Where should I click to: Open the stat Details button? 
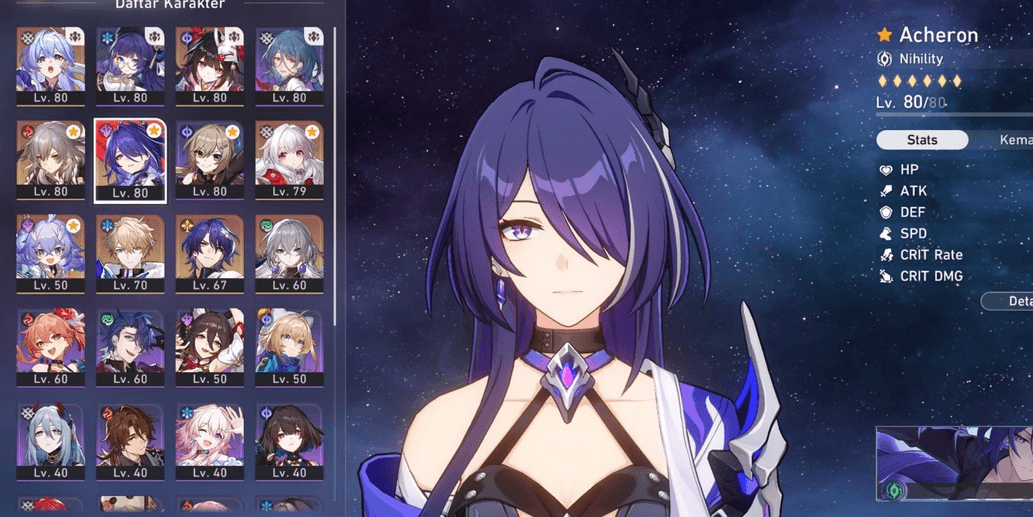pos(1011,301)
